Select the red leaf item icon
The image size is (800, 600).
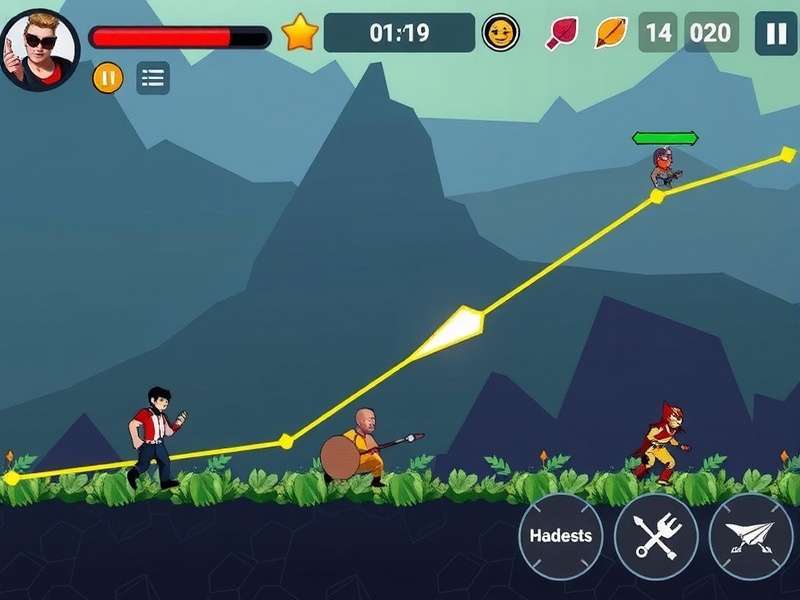coord(561,33)
